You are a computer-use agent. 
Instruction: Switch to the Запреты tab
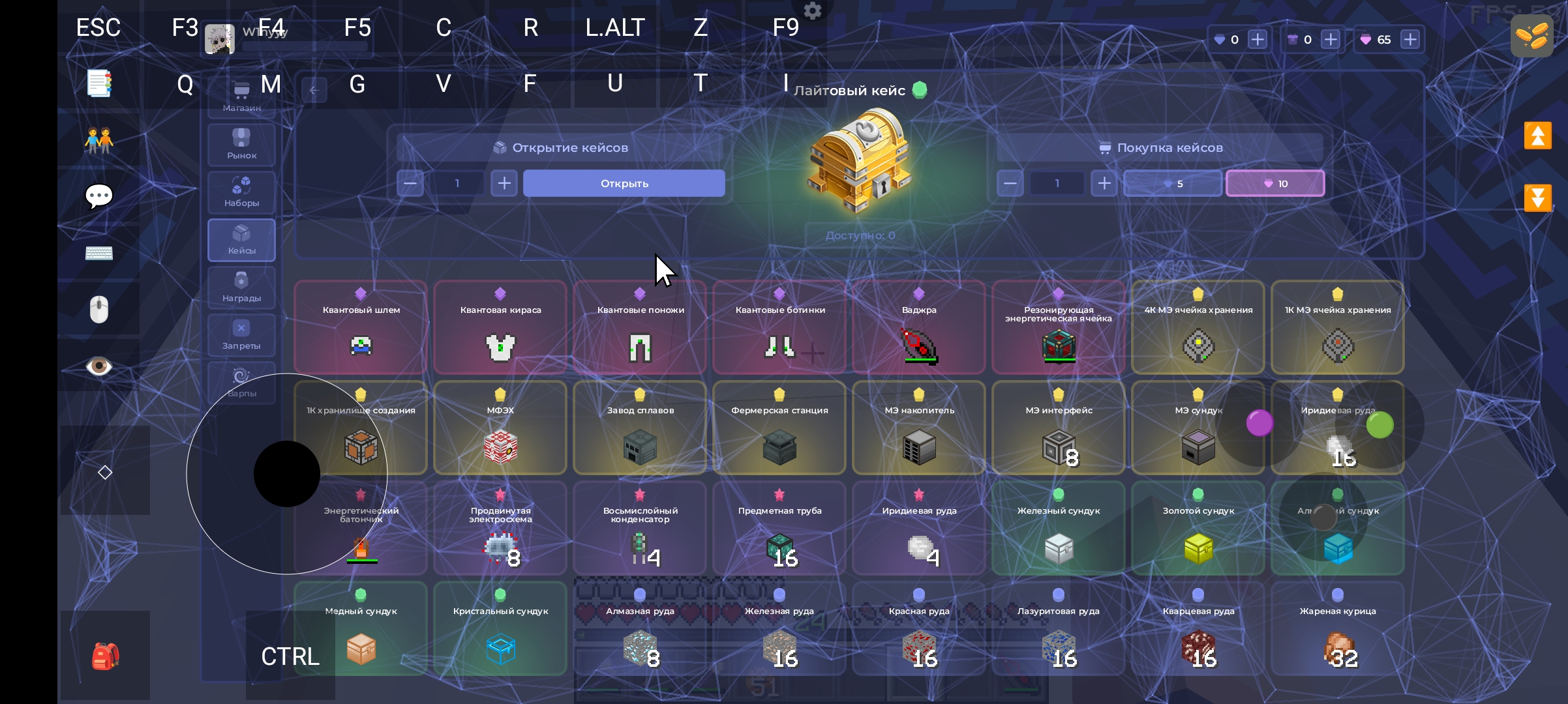pyautogui.click(x=241, y=334)
